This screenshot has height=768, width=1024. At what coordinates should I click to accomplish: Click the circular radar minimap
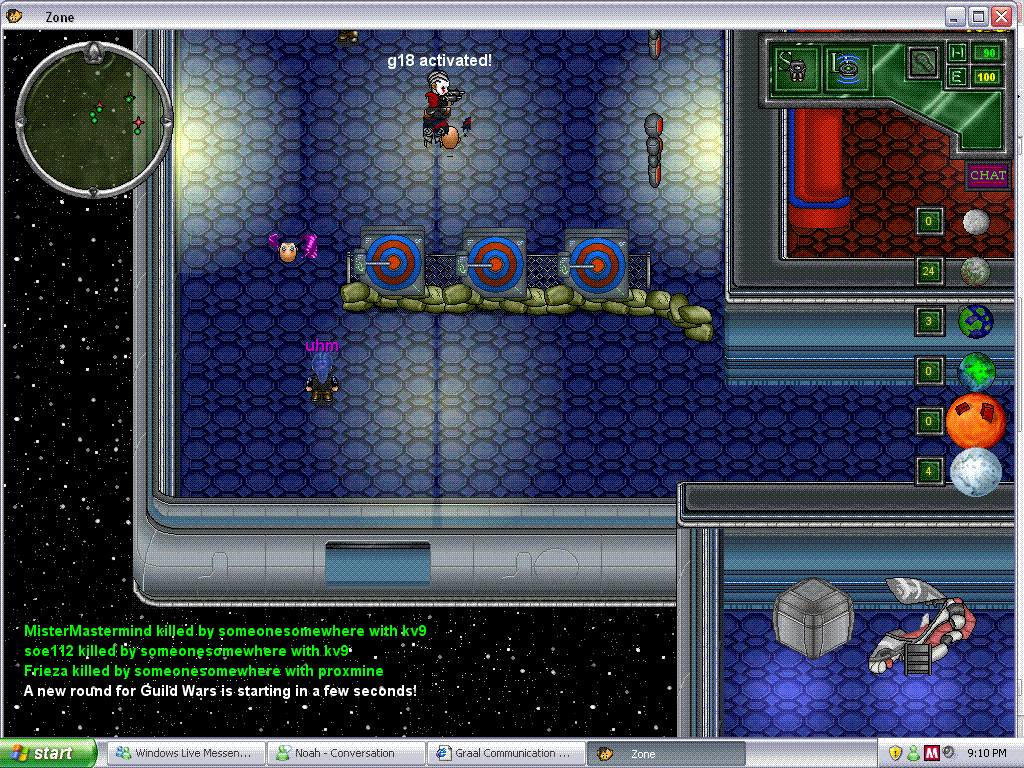pos(93,113)
